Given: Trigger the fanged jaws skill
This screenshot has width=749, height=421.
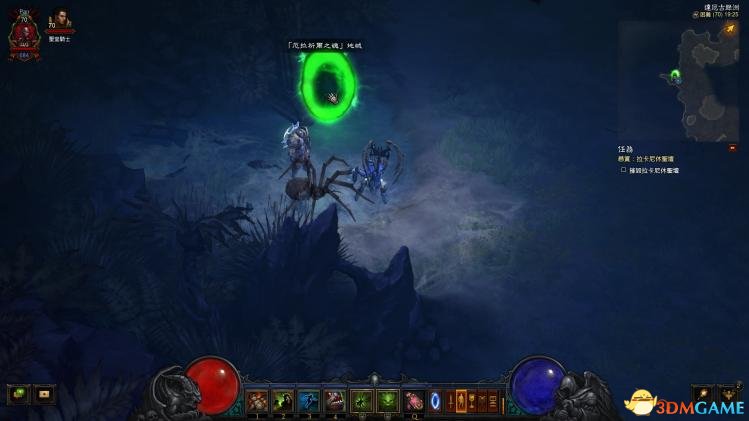Looking at the screenshot, I should pyautogui.click(x=336, y=400).
